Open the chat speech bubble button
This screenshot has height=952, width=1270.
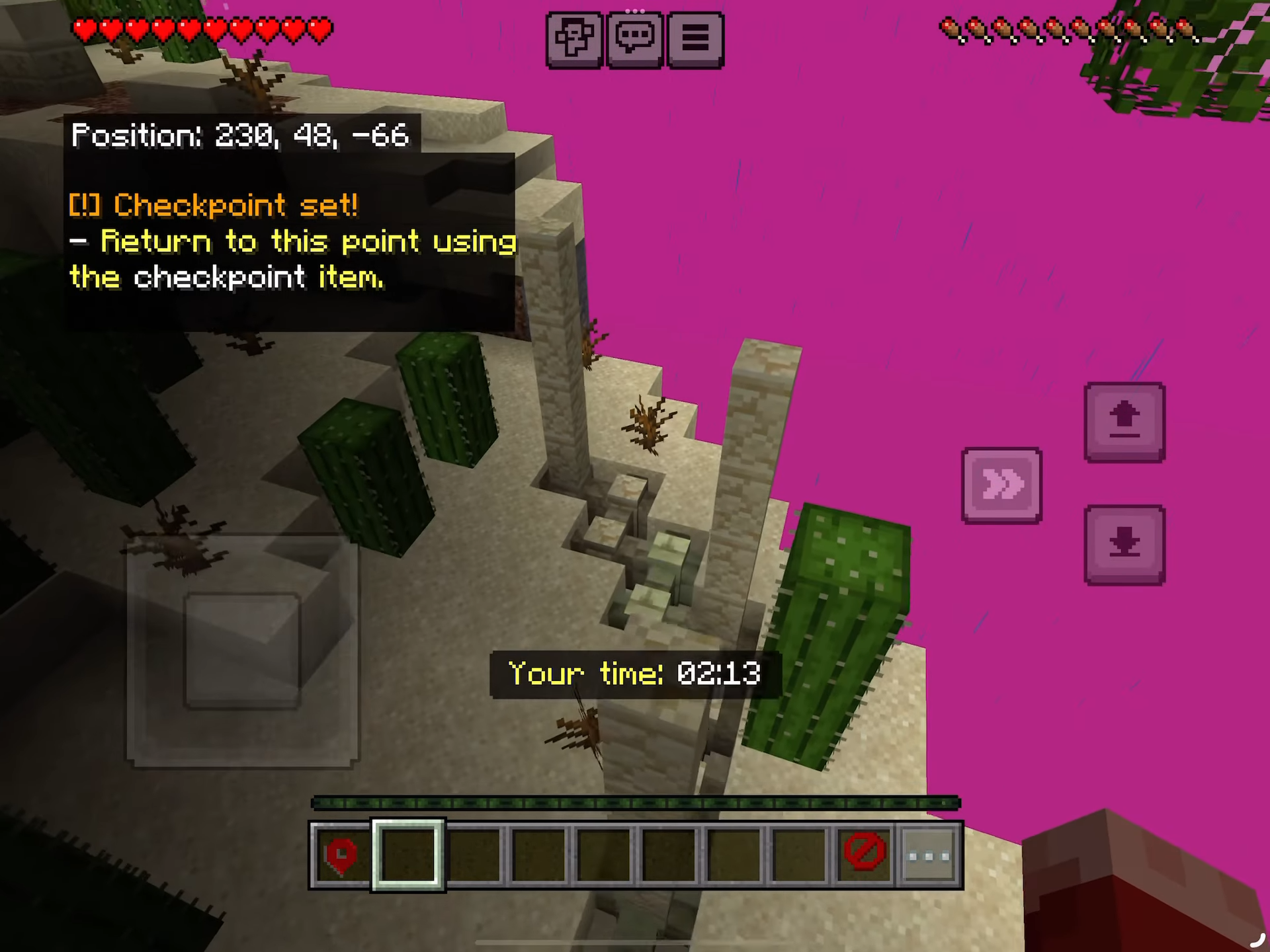(634, 39)
